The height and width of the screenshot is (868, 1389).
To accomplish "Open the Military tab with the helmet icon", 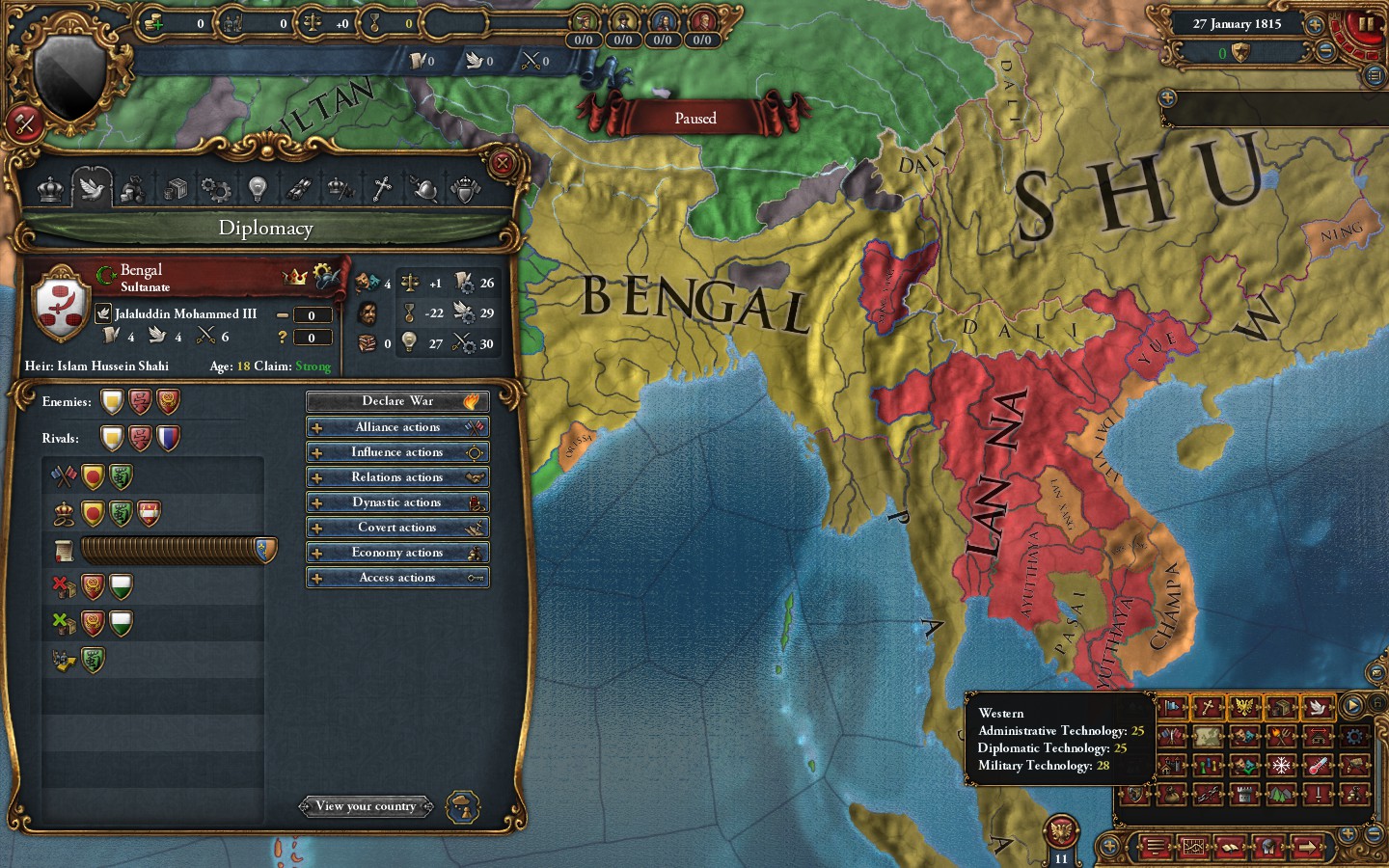I will click(x=423, y=189).
